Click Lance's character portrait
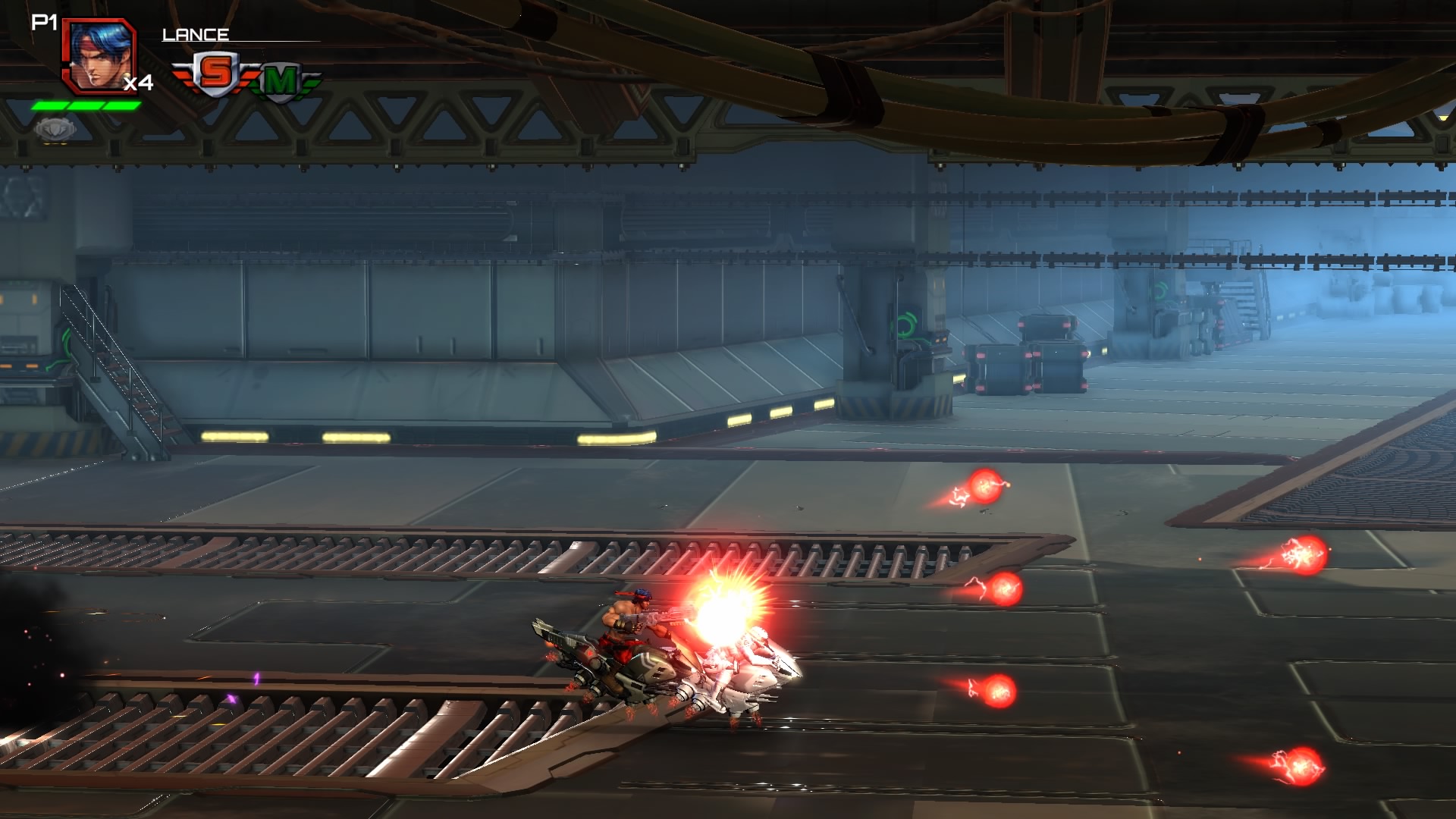 coord(99,55)
